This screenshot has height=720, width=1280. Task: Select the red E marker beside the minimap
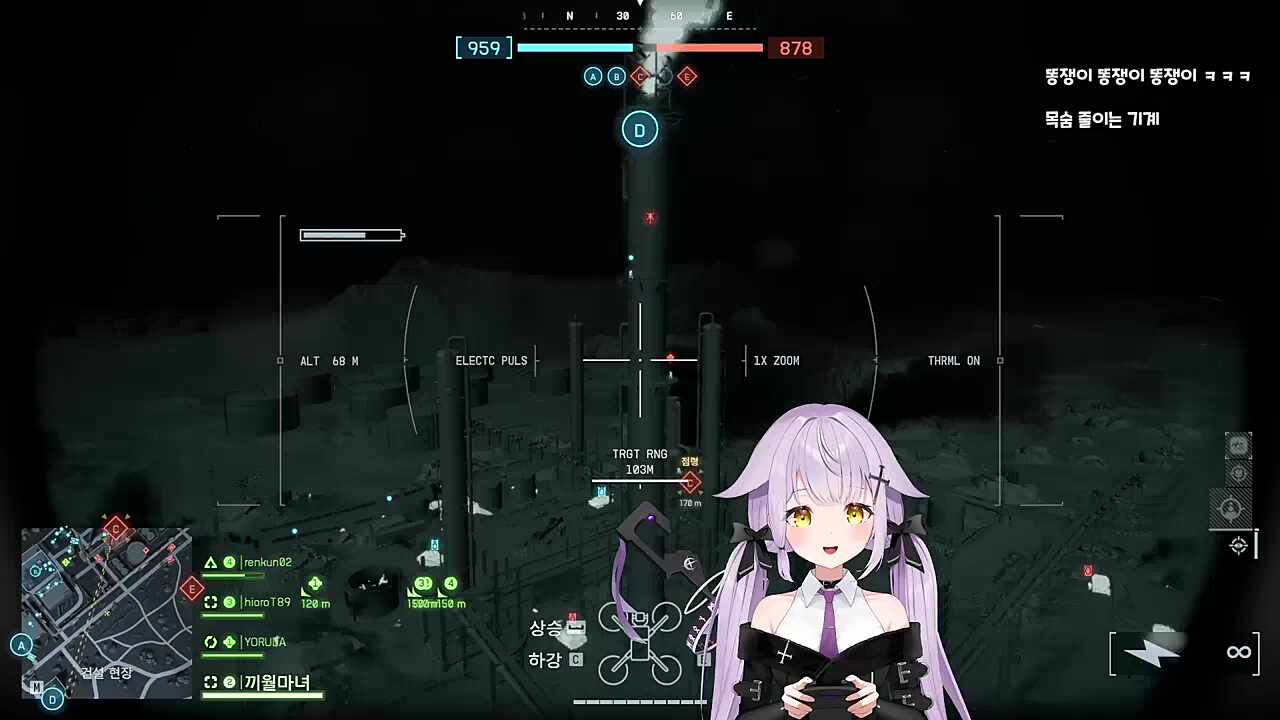pos(192,589)
